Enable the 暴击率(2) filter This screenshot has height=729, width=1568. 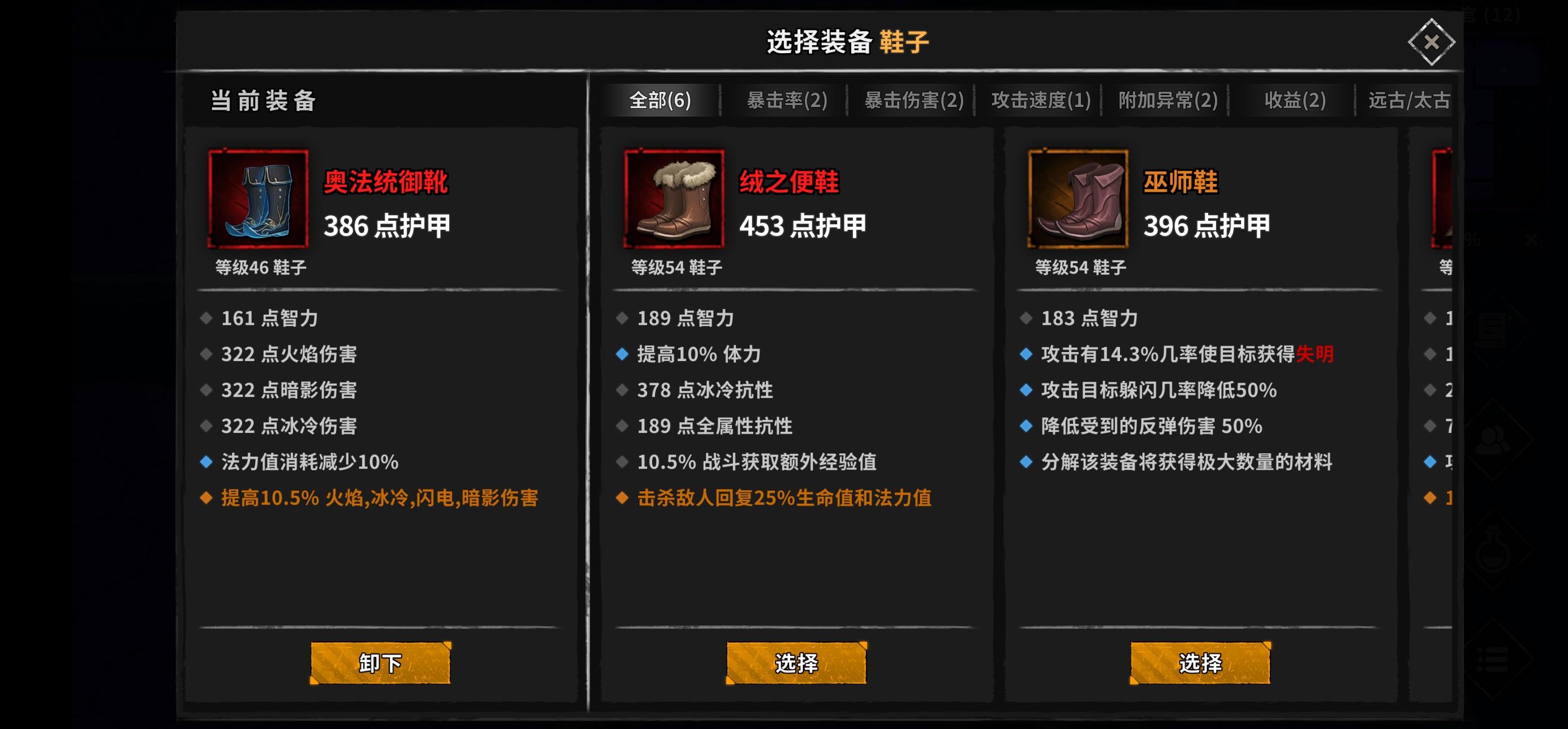point(785,101)
